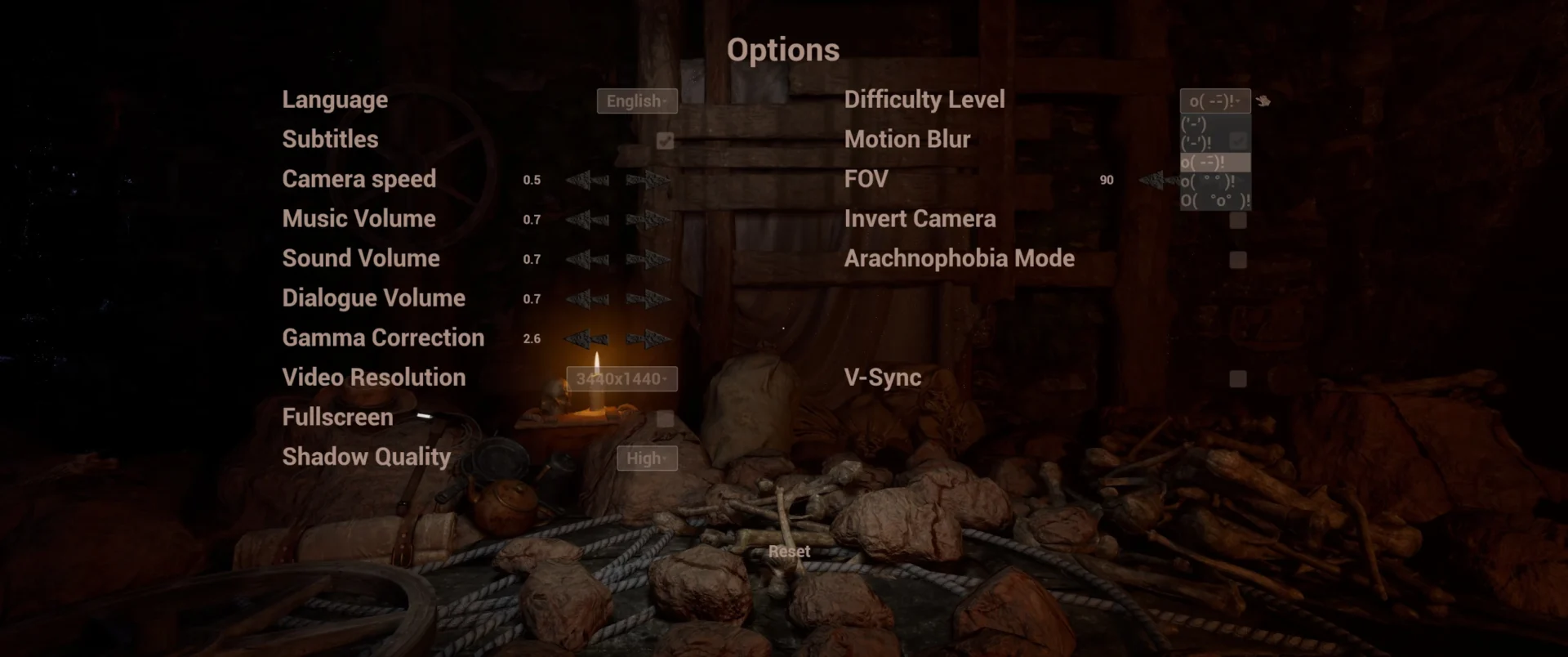Turn up Dialogue Volume via right arrow
Screen dimensions: 1568x657
(x=648, y=299)
